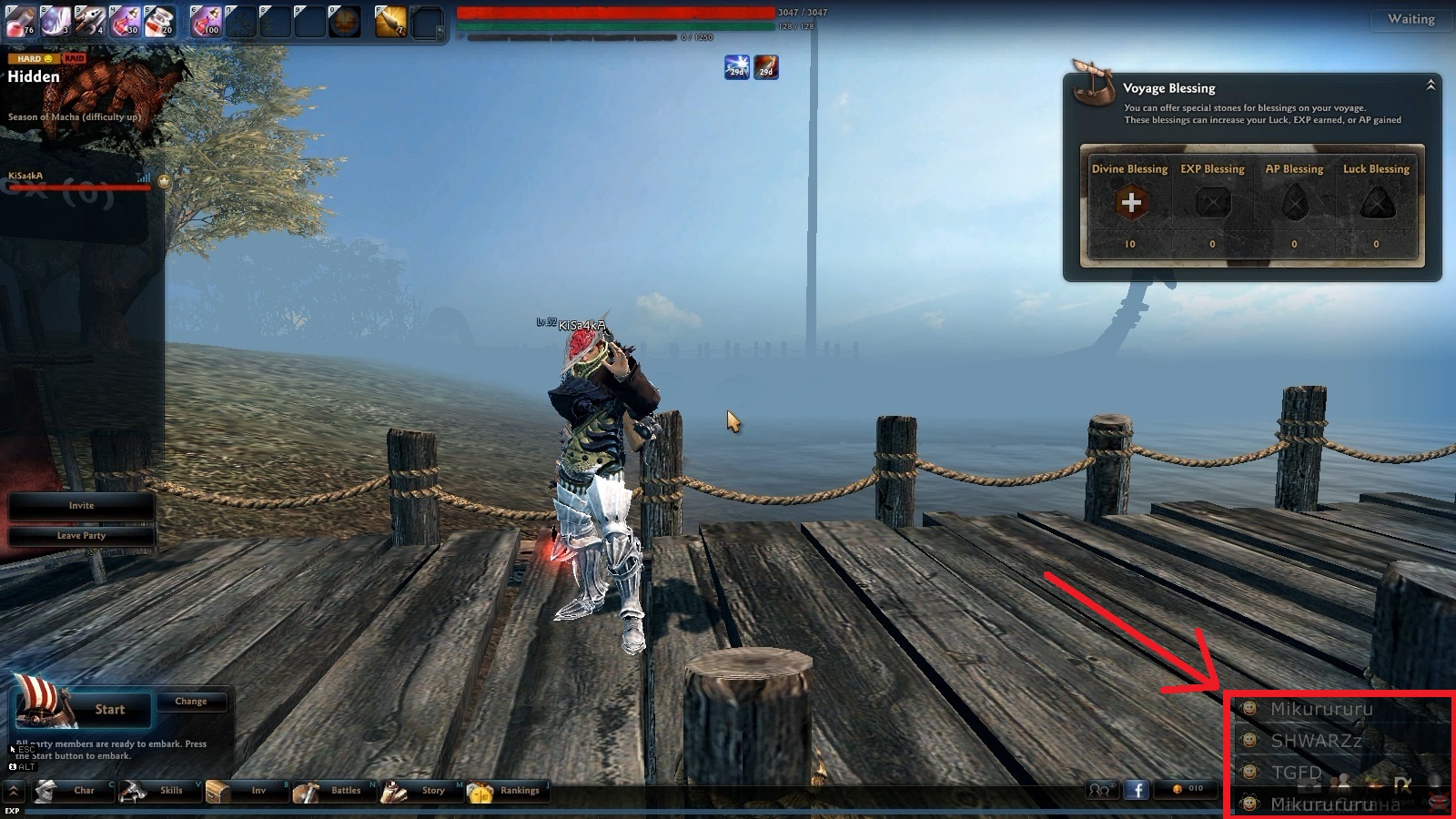Image resolution: width=1456 pixels, height=819 pixels.
Task: Open the Char menu
Action: [74, 791]
